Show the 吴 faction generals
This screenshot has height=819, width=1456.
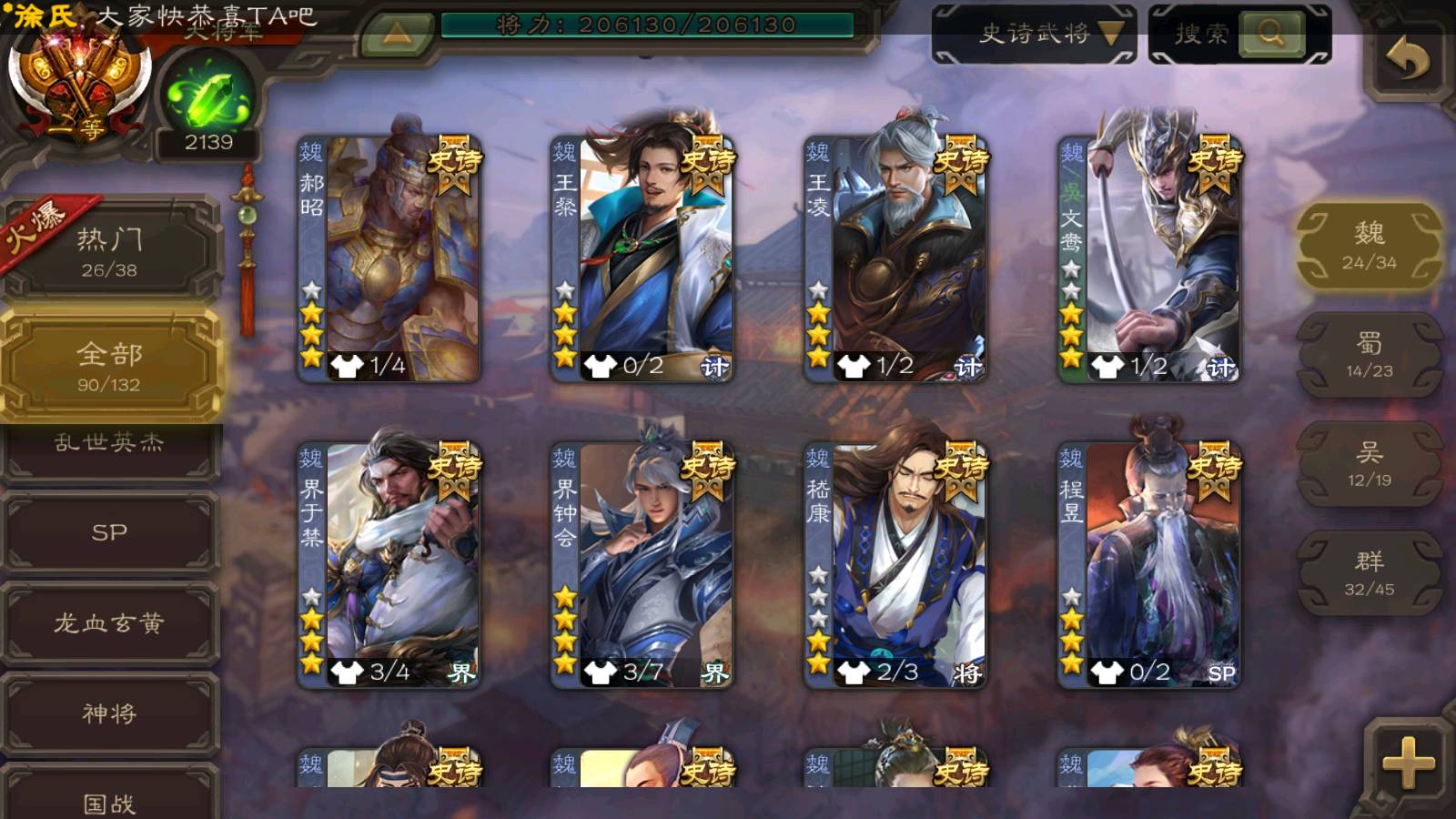pos(1369,464)
